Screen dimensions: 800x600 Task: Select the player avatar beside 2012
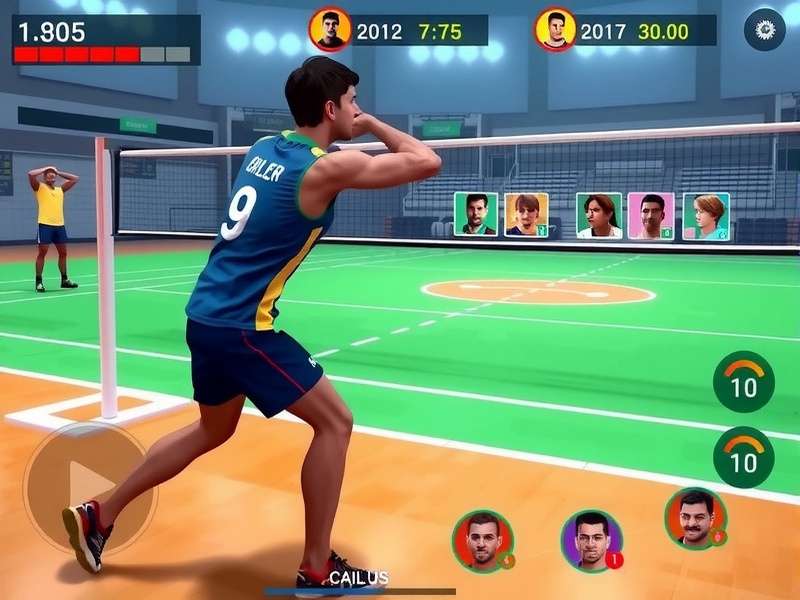pos(329,29)
